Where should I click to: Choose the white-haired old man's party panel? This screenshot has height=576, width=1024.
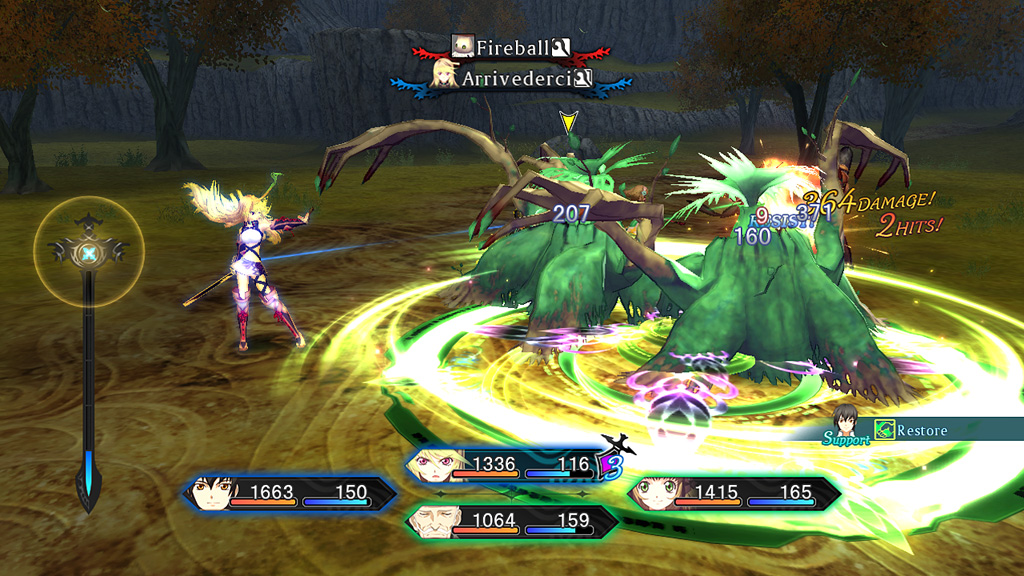point(511,521)
